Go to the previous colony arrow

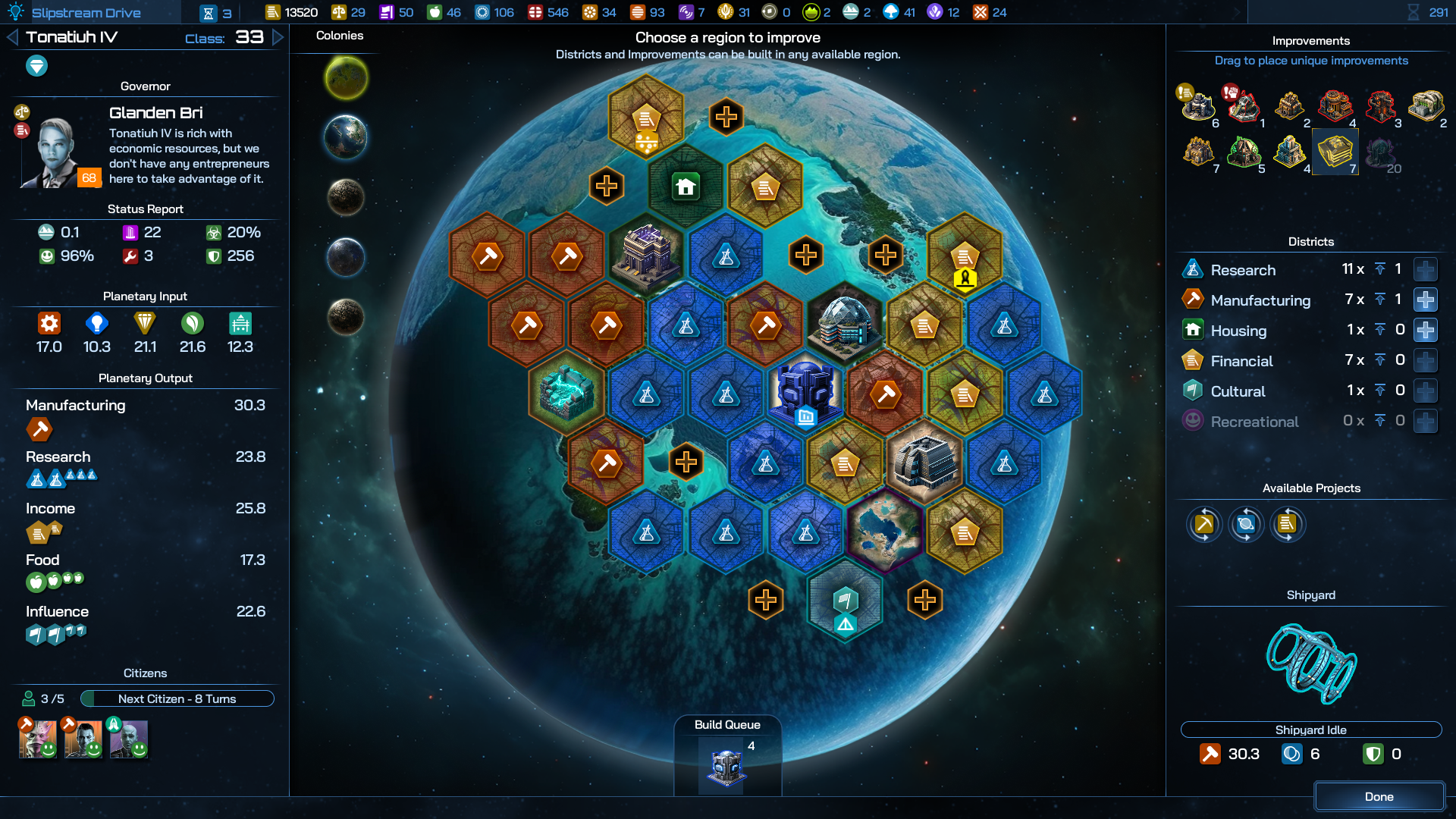tap(12, 37)
